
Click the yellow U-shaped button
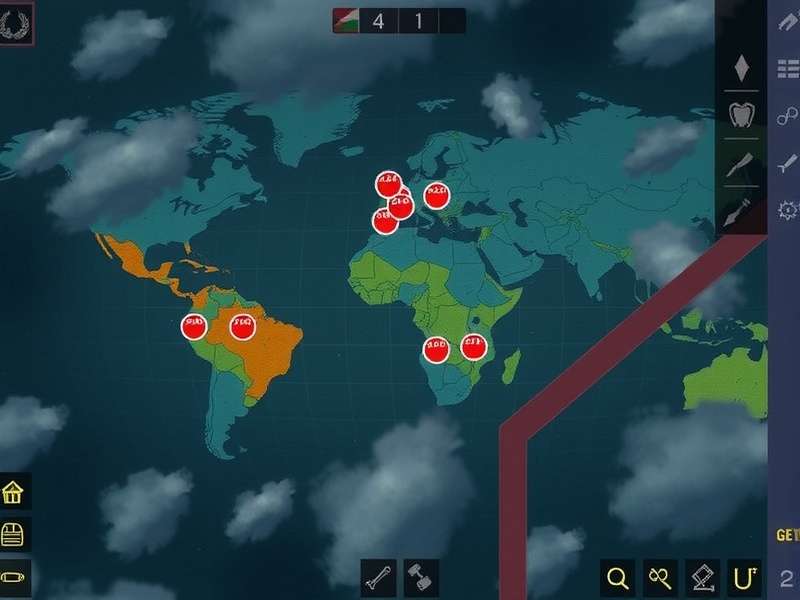point(743,577)
